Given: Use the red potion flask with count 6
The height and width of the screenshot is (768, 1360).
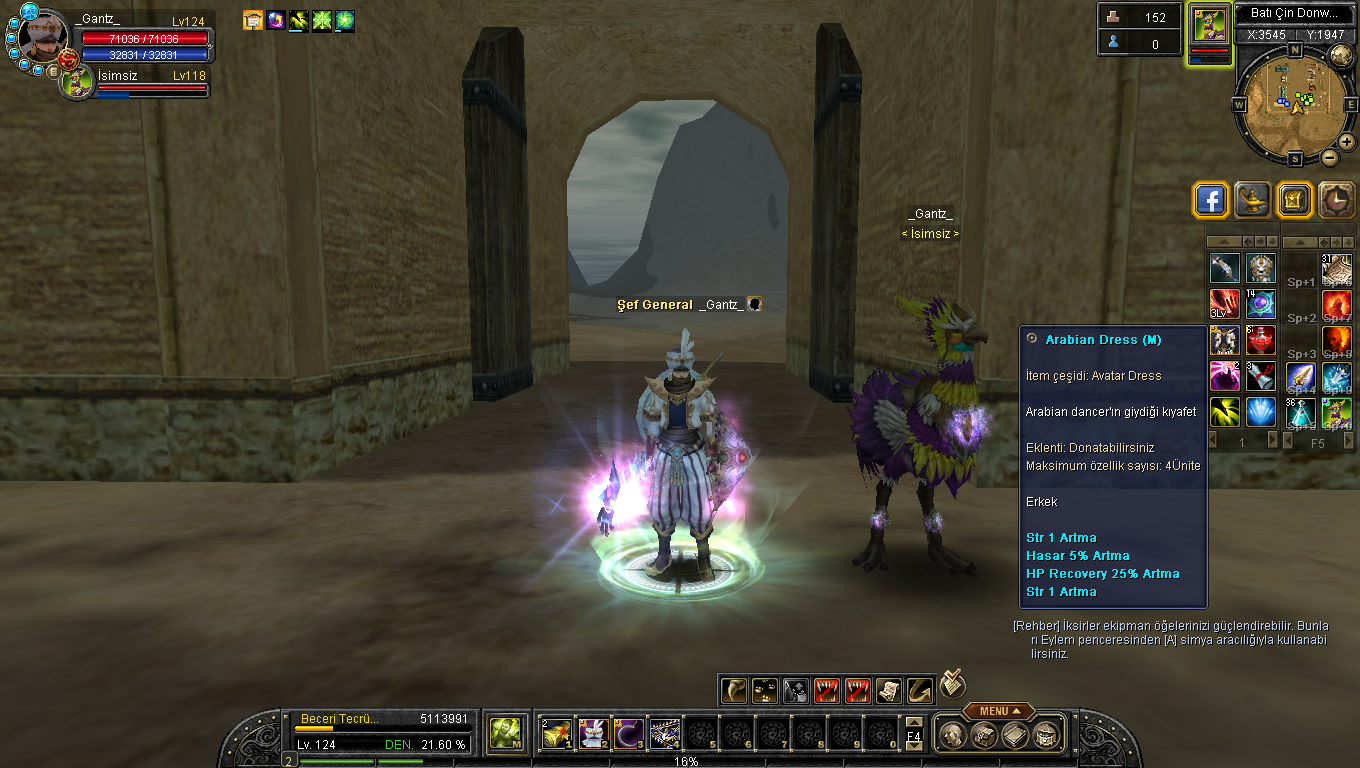Looking at the screenshot, I should click(1260, 340).
